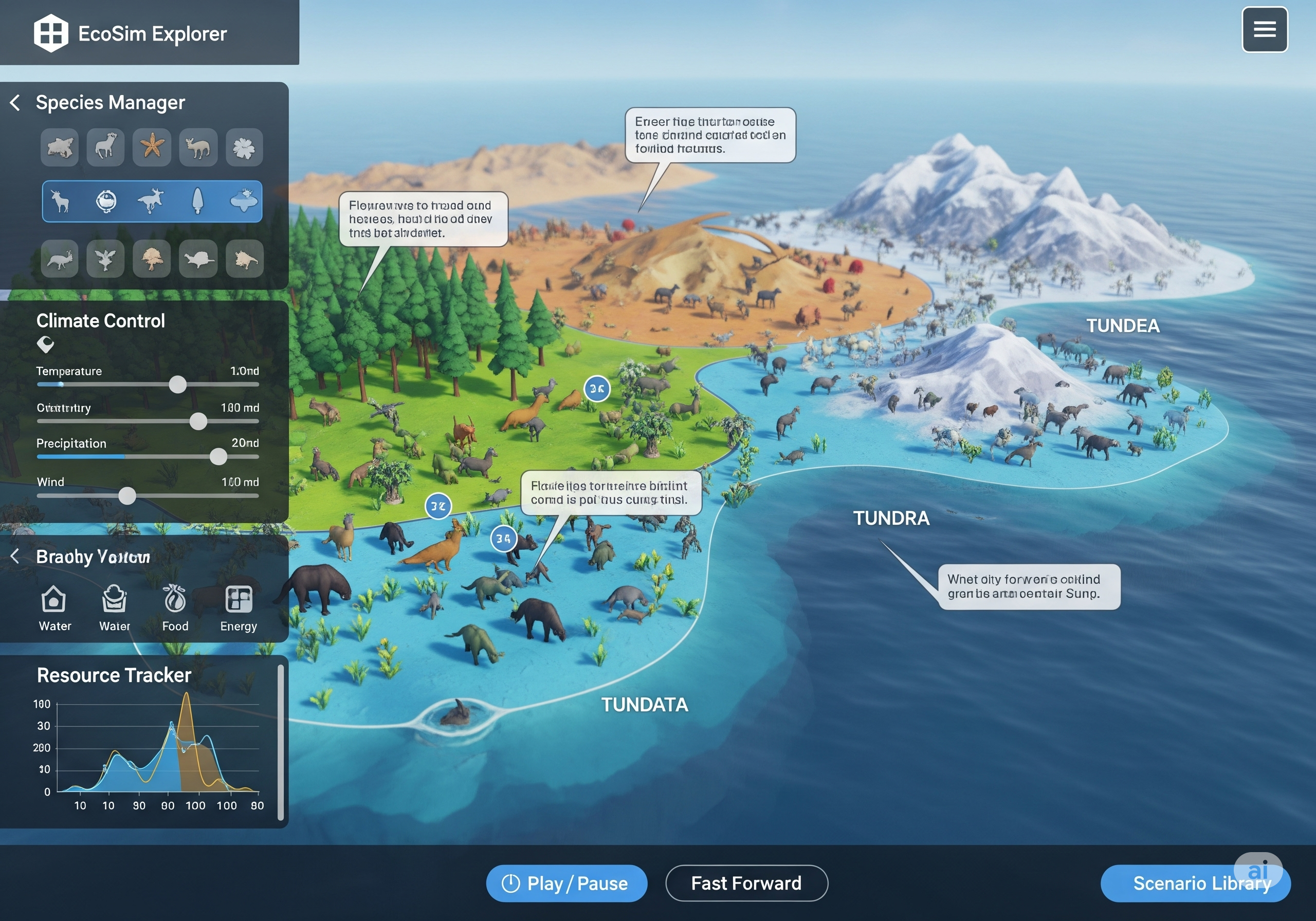
Task: Click the Precipitation slider handle
Action: [218, 457]
